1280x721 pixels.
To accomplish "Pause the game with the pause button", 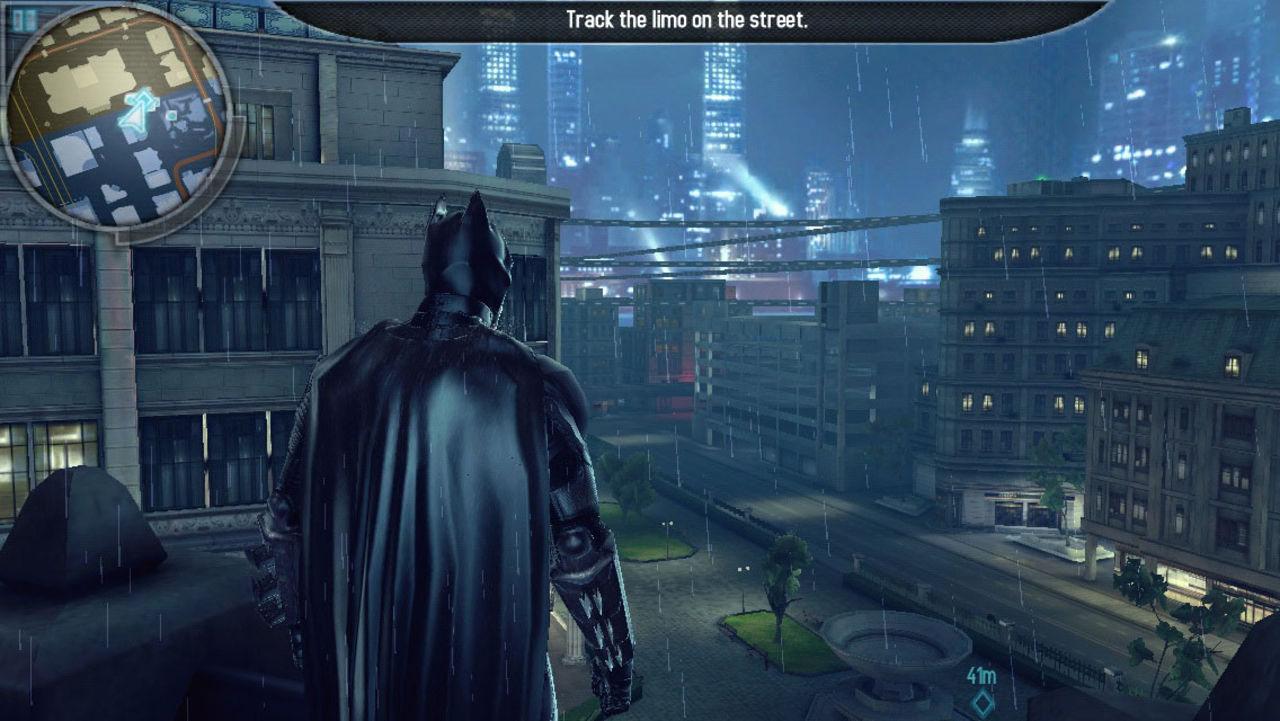I will point(24,19).
